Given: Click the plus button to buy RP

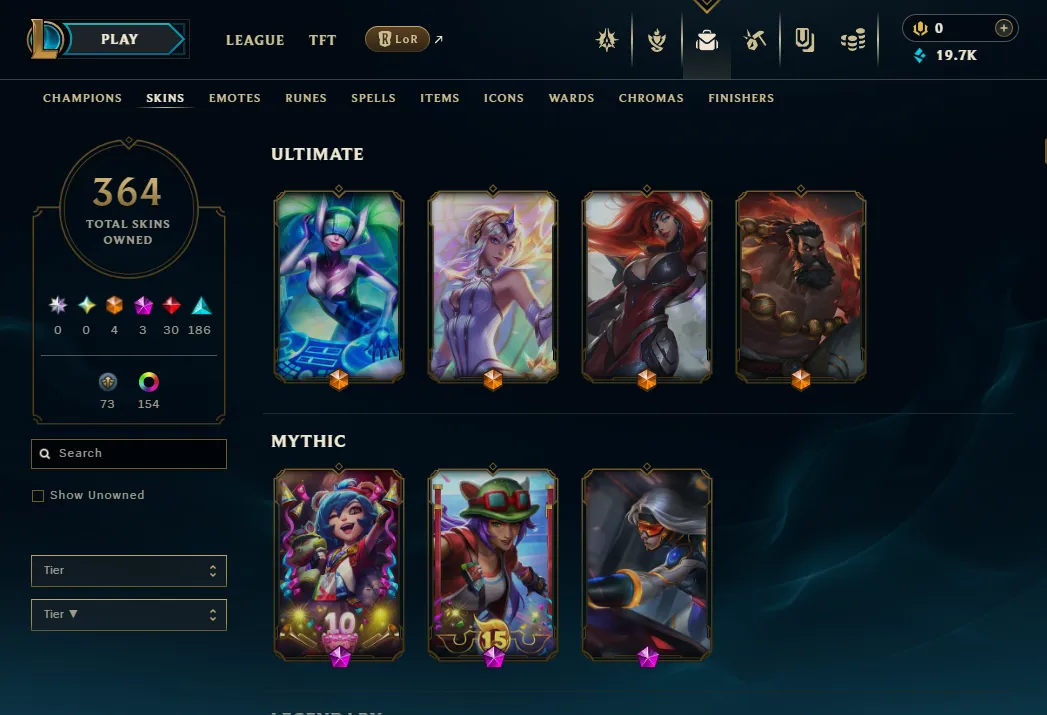Looking at the screenshot, I should pyautogui.click(x=1004, y=28).
